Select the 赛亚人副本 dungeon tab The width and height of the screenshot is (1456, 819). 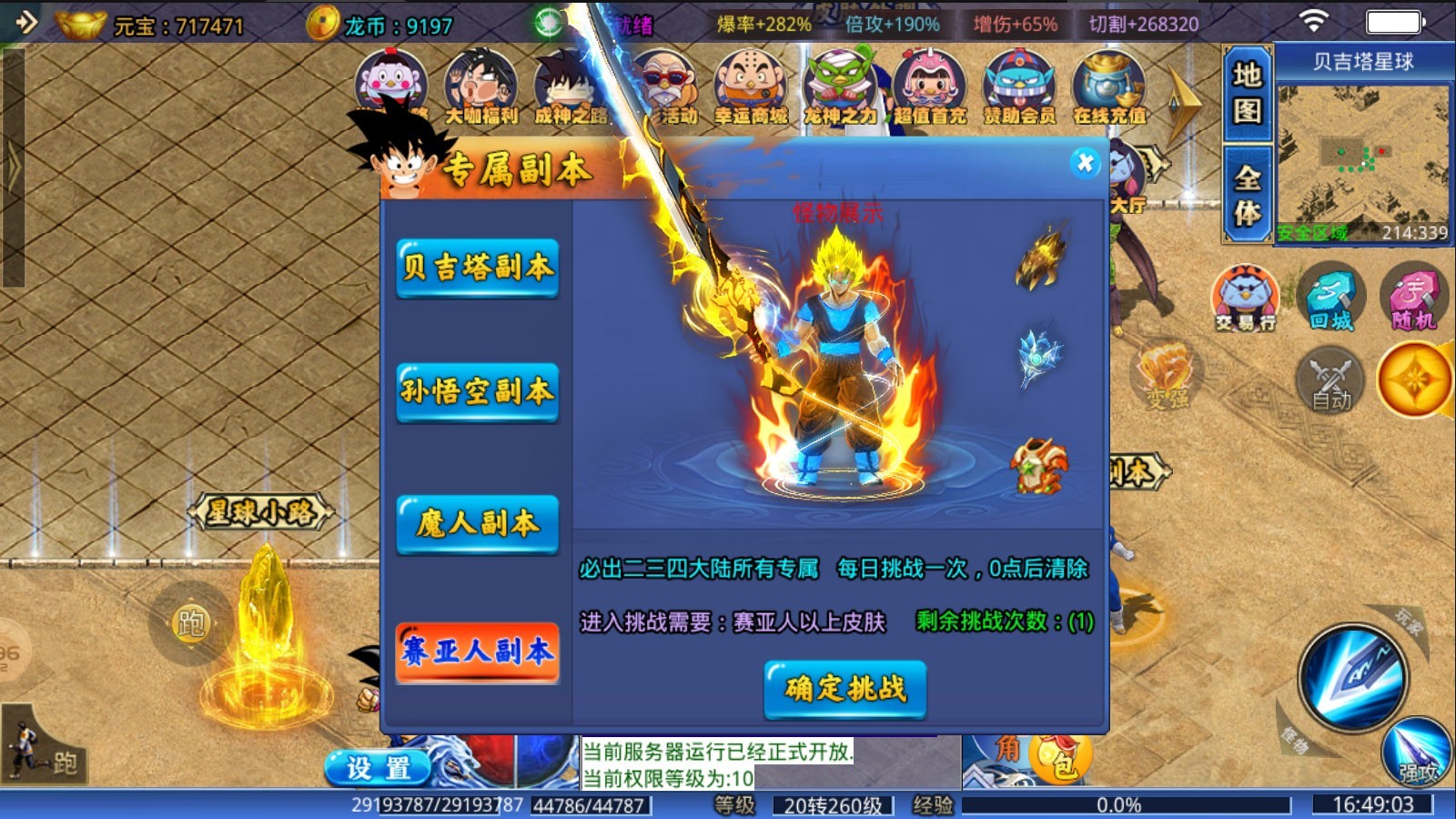[x=477, y=653]
